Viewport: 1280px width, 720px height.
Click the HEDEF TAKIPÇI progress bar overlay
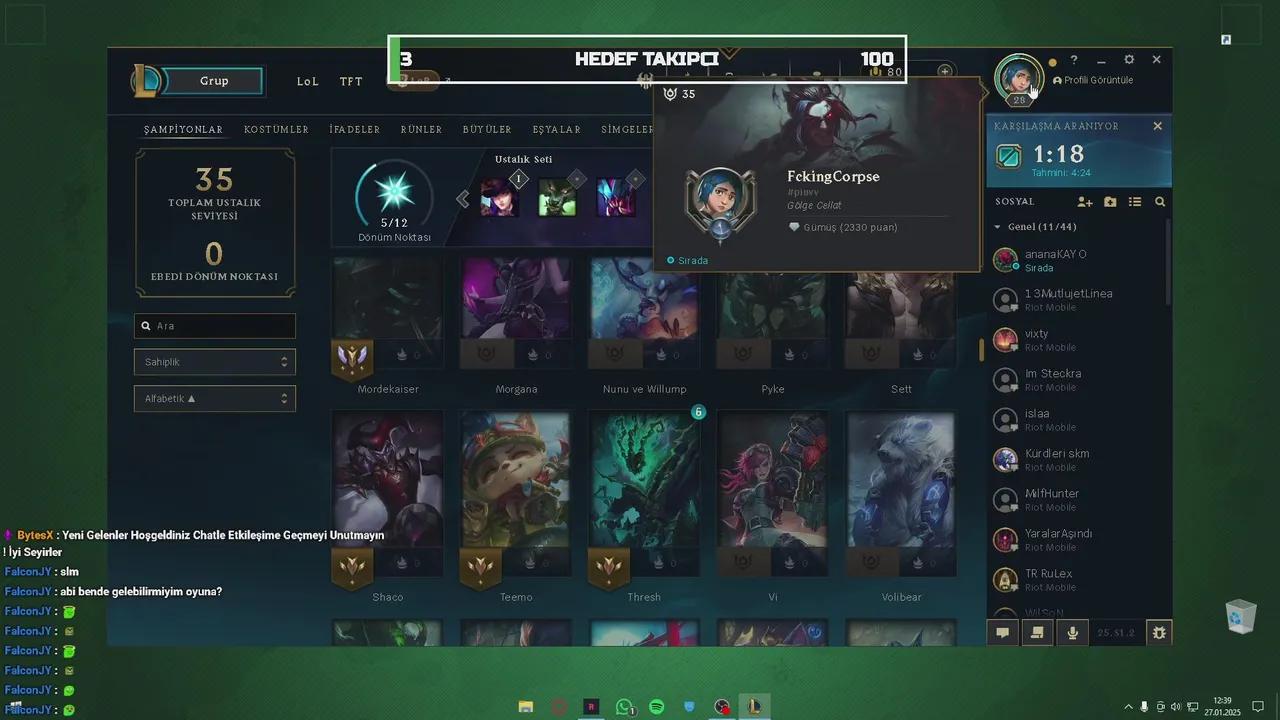(646, 59)
